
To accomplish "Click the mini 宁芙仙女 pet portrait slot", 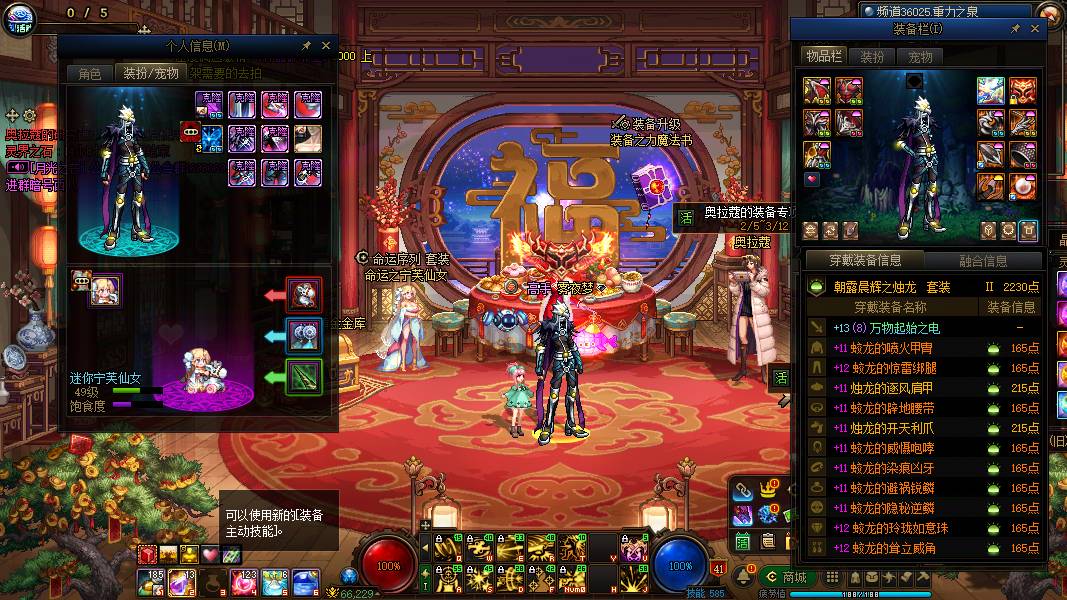I will click(105, 290).
